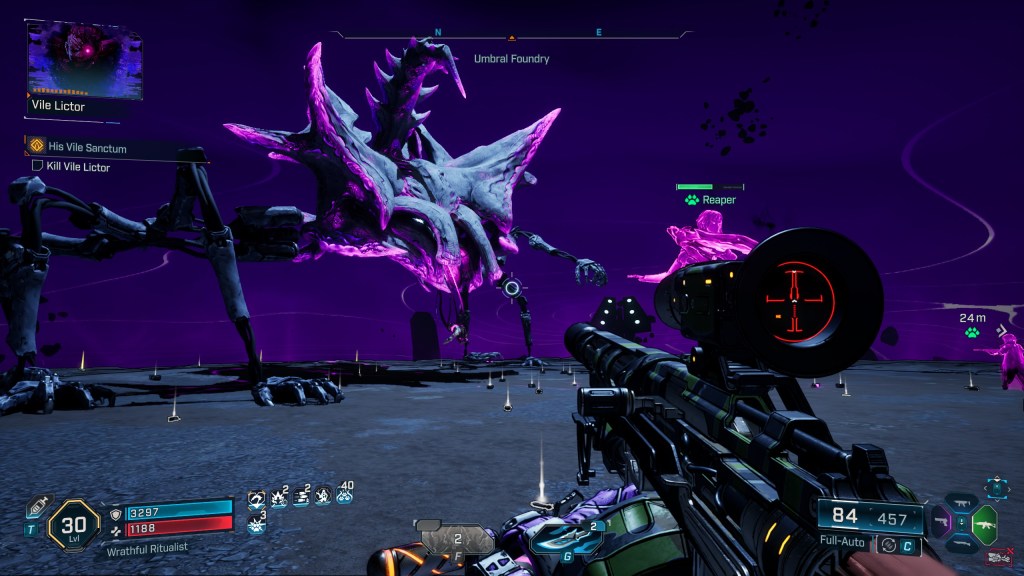Click the red unavailable vehicle icon
The height and width of the screenshot is (576, 1024).
coord(997,556)
